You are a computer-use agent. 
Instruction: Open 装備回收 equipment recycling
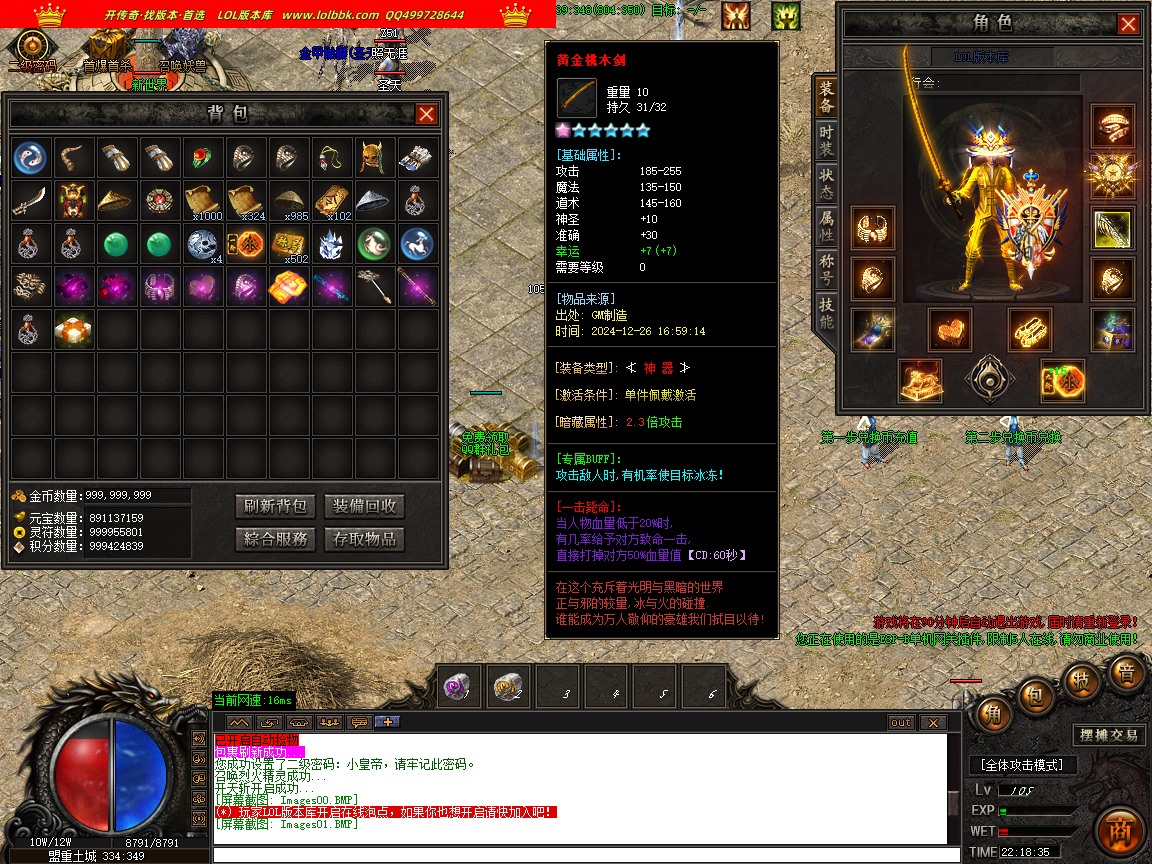(x=365, y=506)
